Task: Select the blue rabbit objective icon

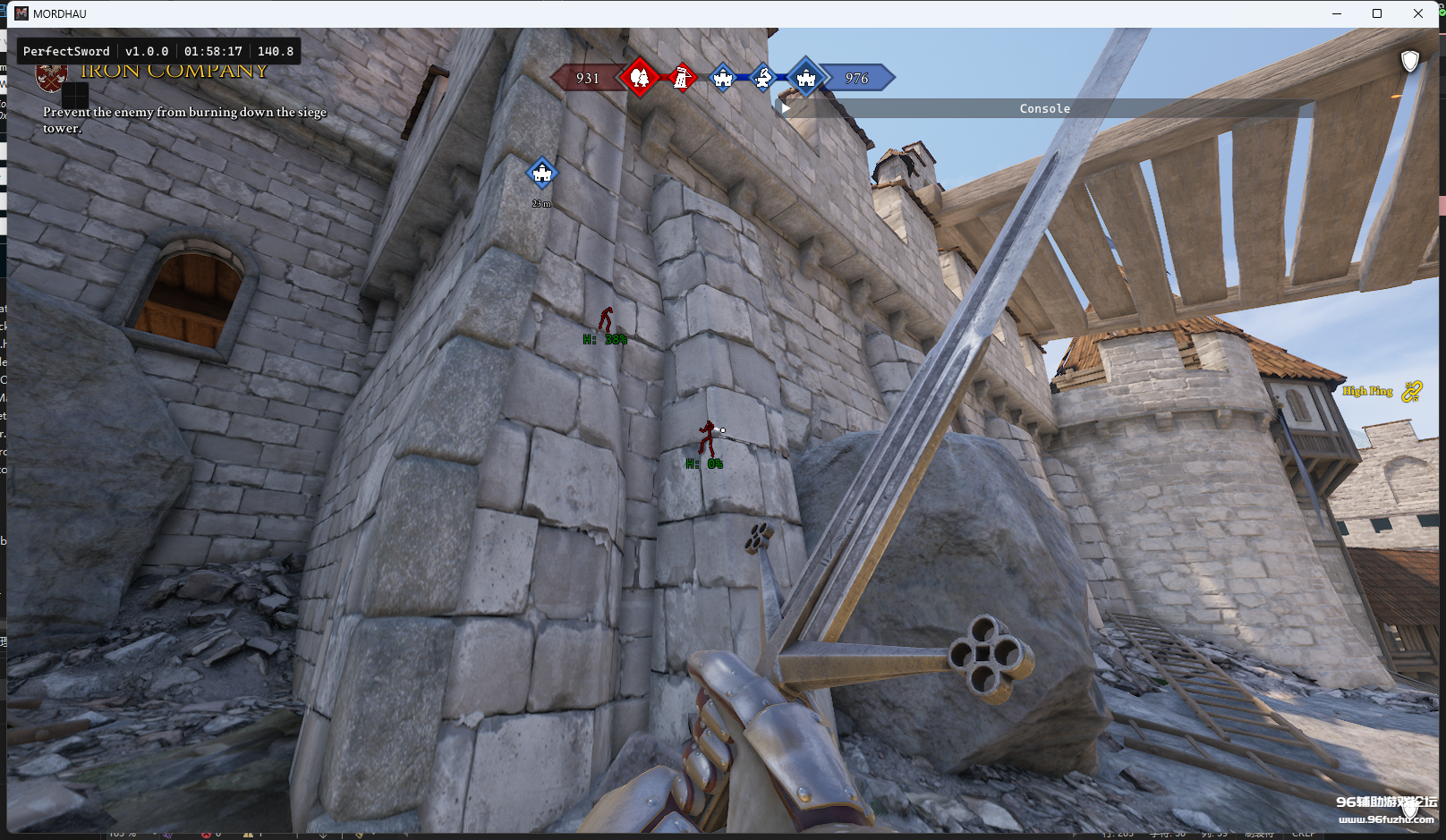Action: pos(763,78)
